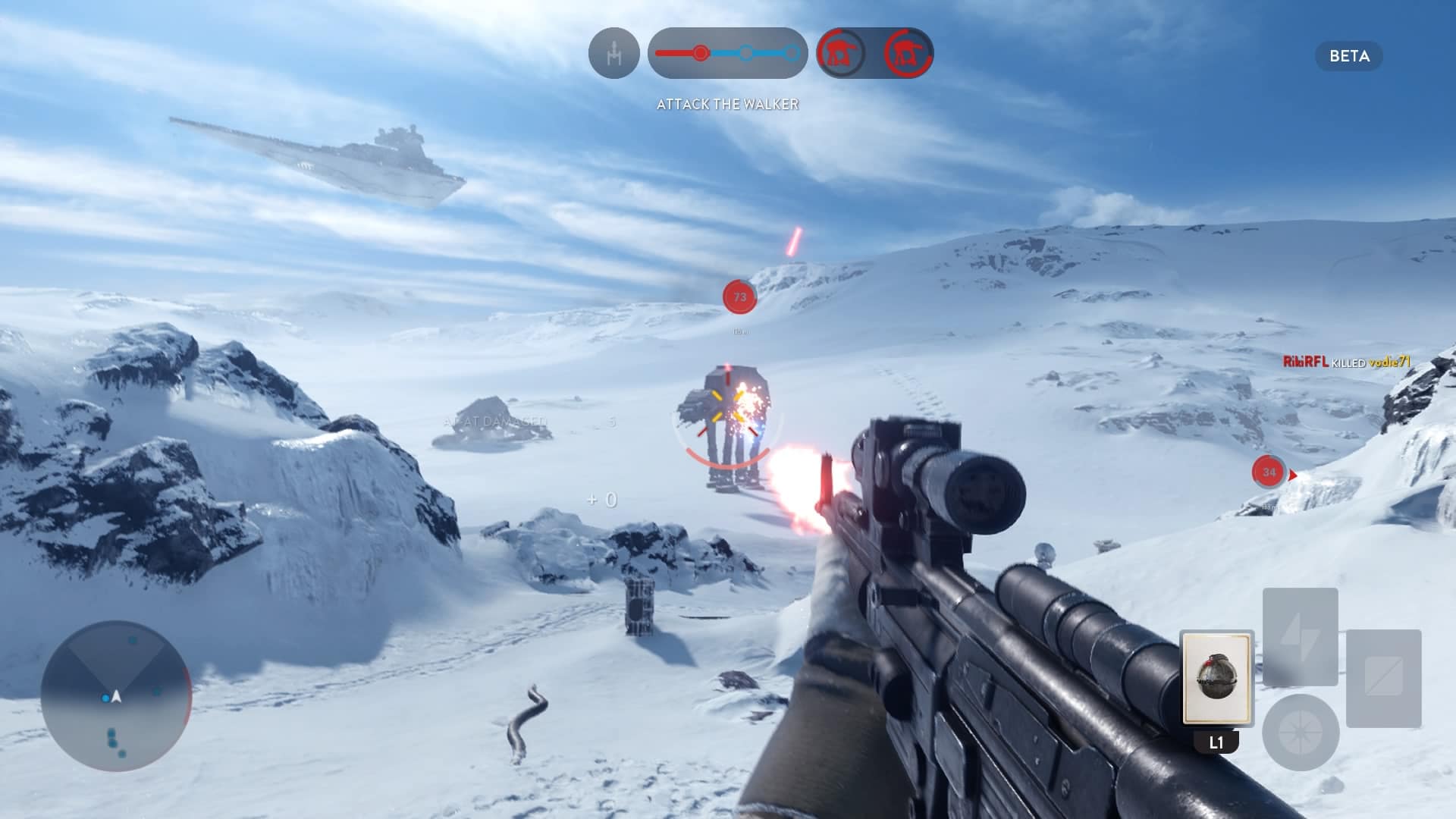Image resolution: width=1456 pixels, height=819 pixels.
Task: Click the red objective marker labeled 73
Action: (739, 297)
